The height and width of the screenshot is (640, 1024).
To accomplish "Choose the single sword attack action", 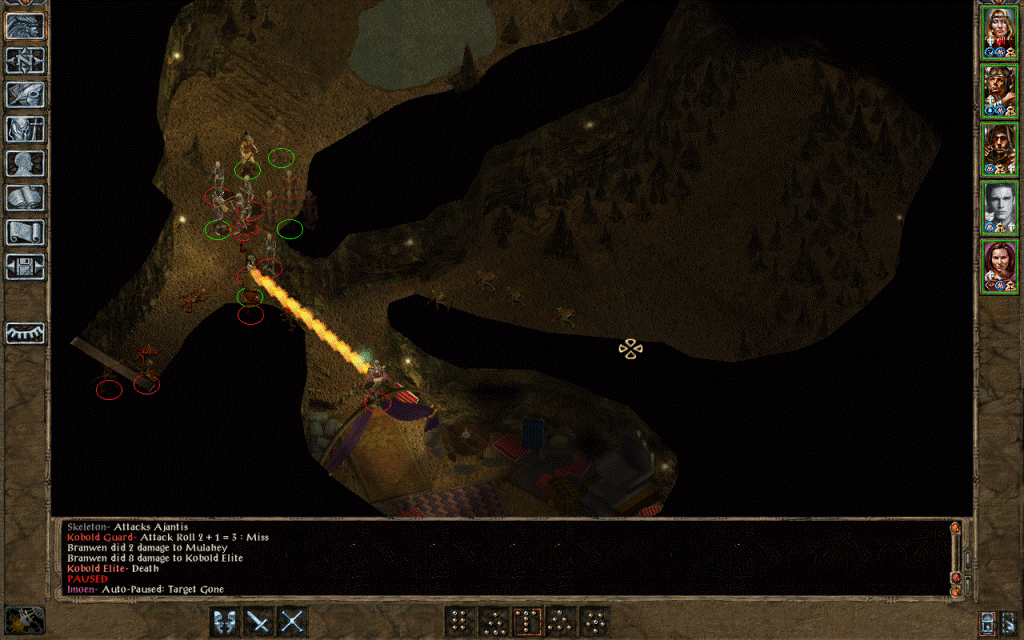I will point(259,621).
